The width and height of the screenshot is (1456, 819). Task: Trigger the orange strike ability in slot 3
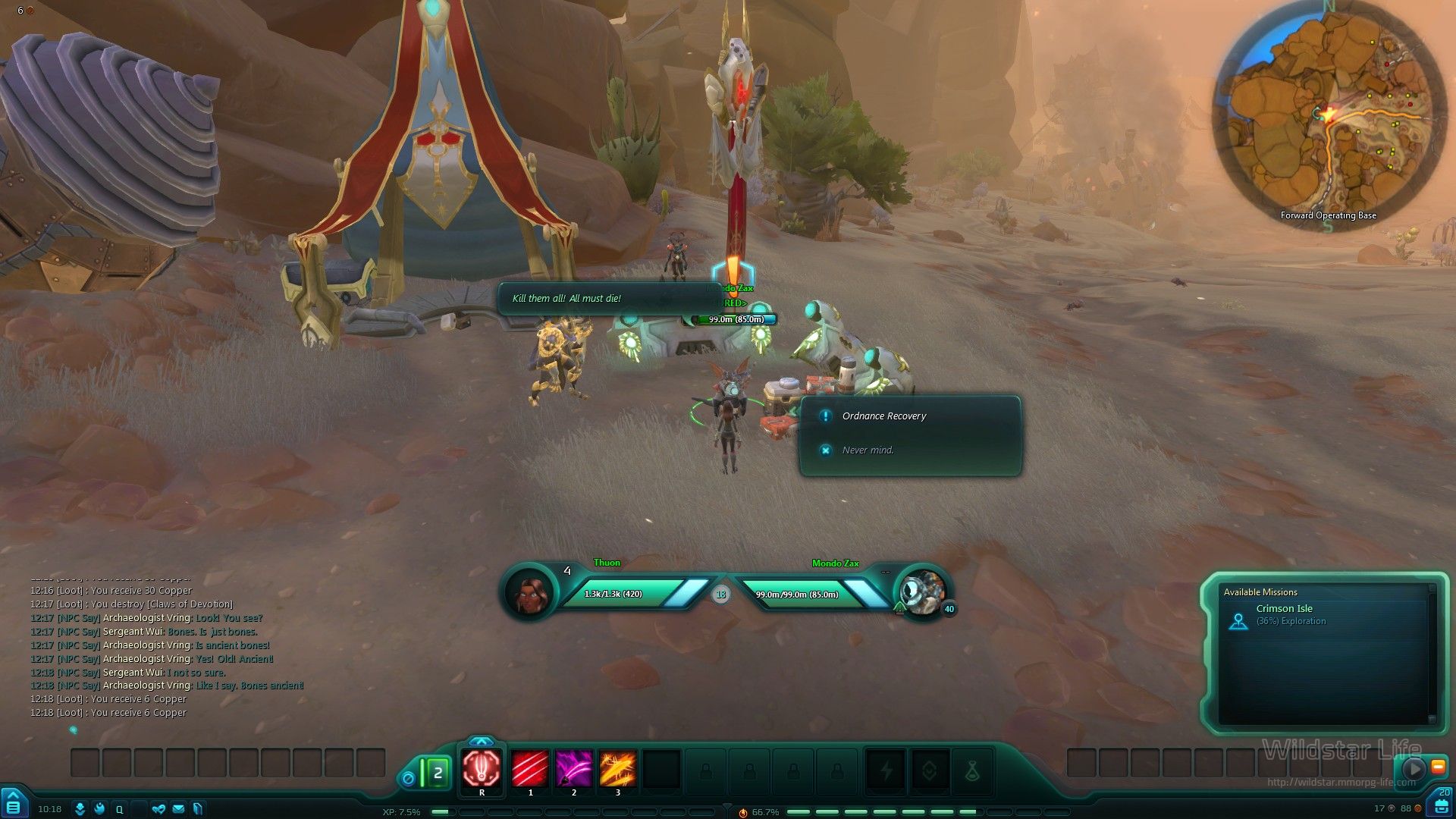[x=618, y=769]
